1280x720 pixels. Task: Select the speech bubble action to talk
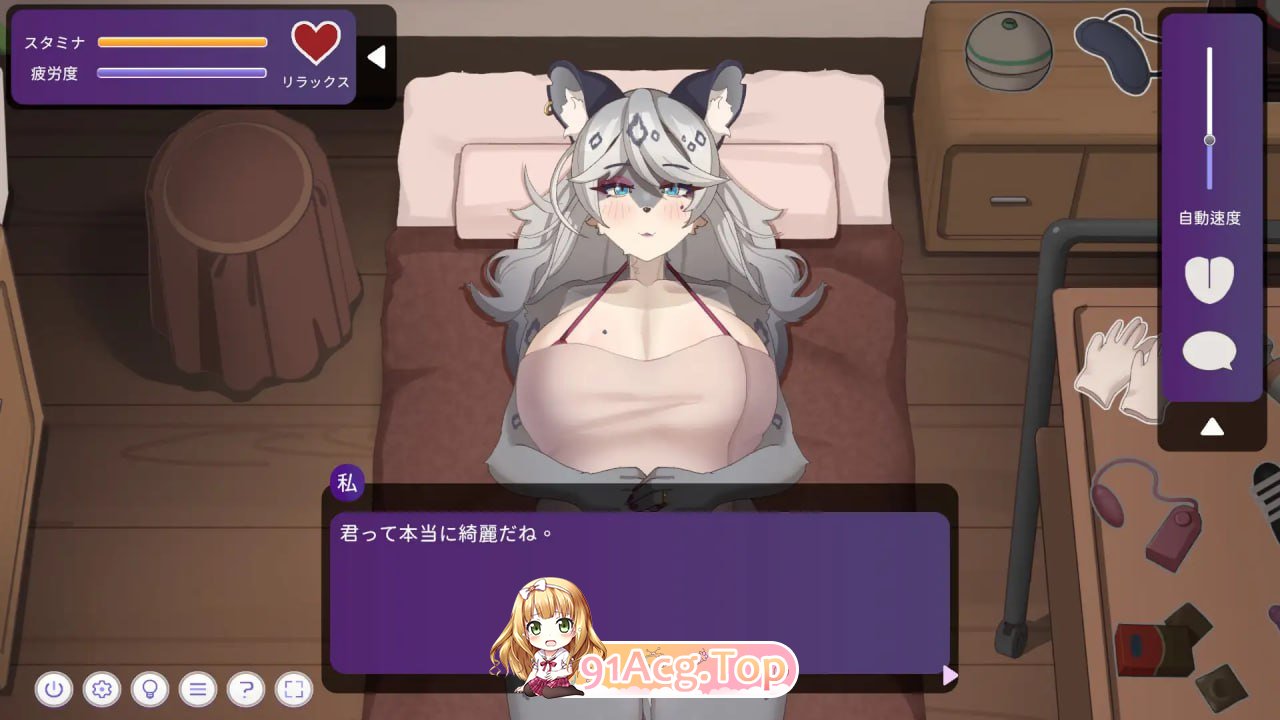(1209, 351)
